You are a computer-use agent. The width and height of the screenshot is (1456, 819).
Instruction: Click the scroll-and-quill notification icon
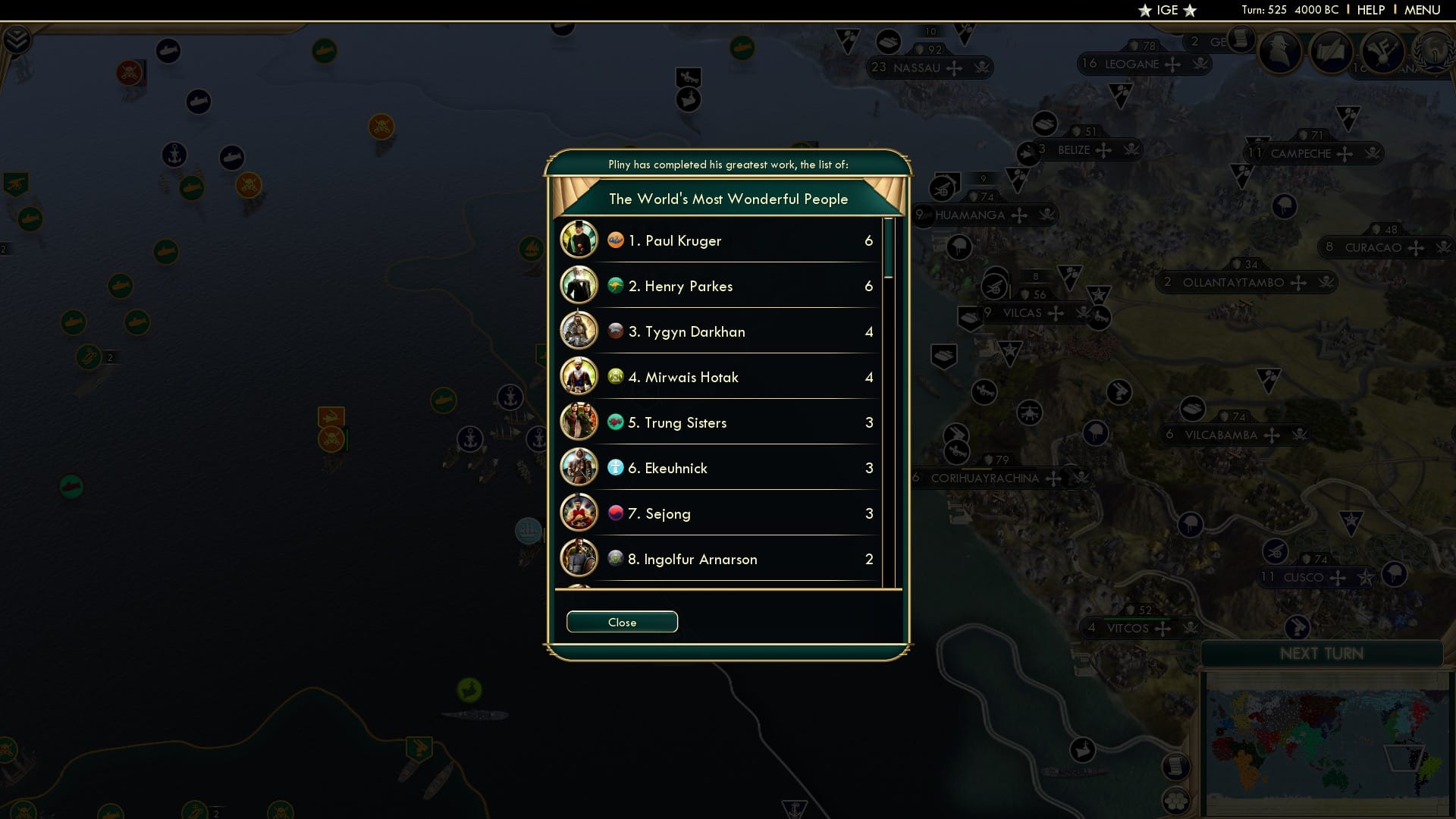[x=1332, y=52]
